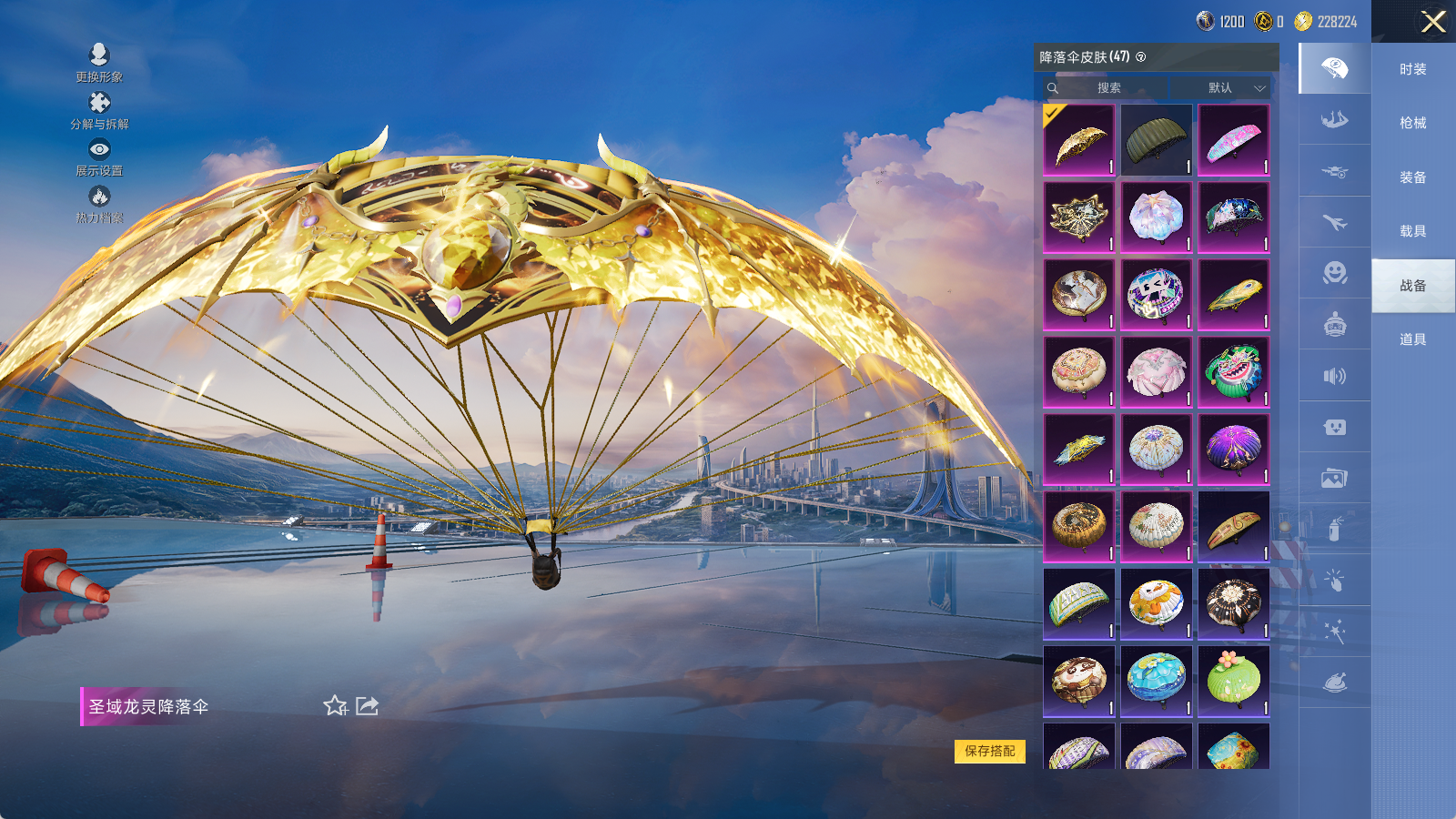The height and width of the screenshot is (819, 1456).
Task: Close the inventory screen with the X
Action: coord(1433,22)
